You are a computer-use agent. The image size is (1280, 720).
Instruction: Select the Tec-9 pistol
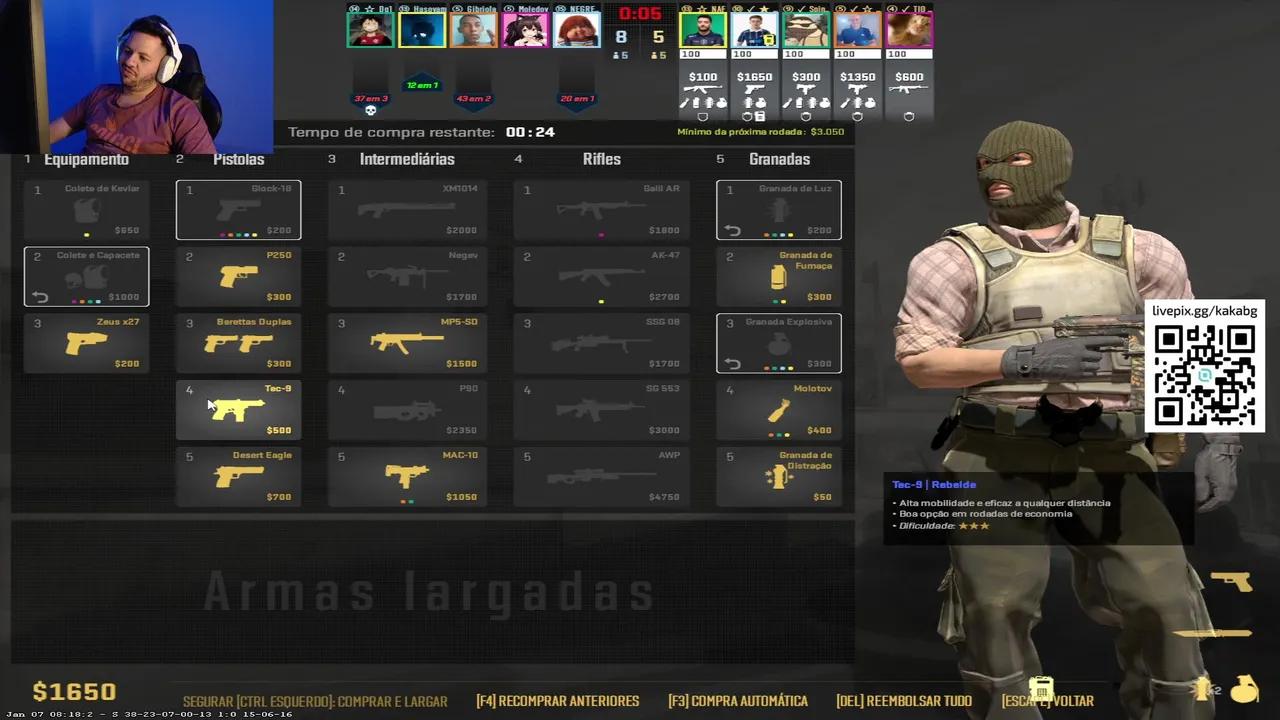(238, 410)
